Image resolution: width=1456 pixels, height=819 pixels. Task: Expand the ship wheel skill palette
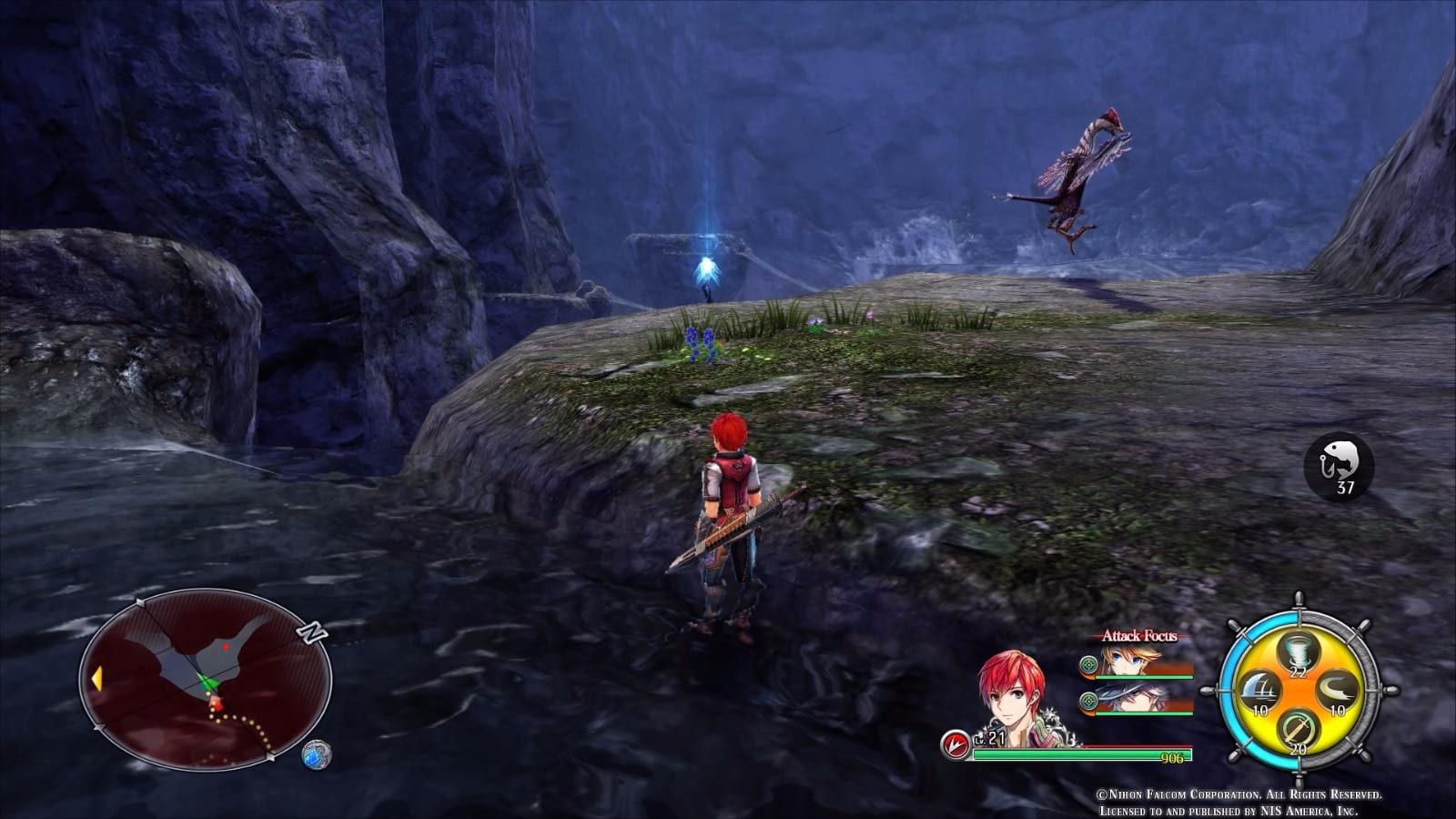tap(1301, 694)
